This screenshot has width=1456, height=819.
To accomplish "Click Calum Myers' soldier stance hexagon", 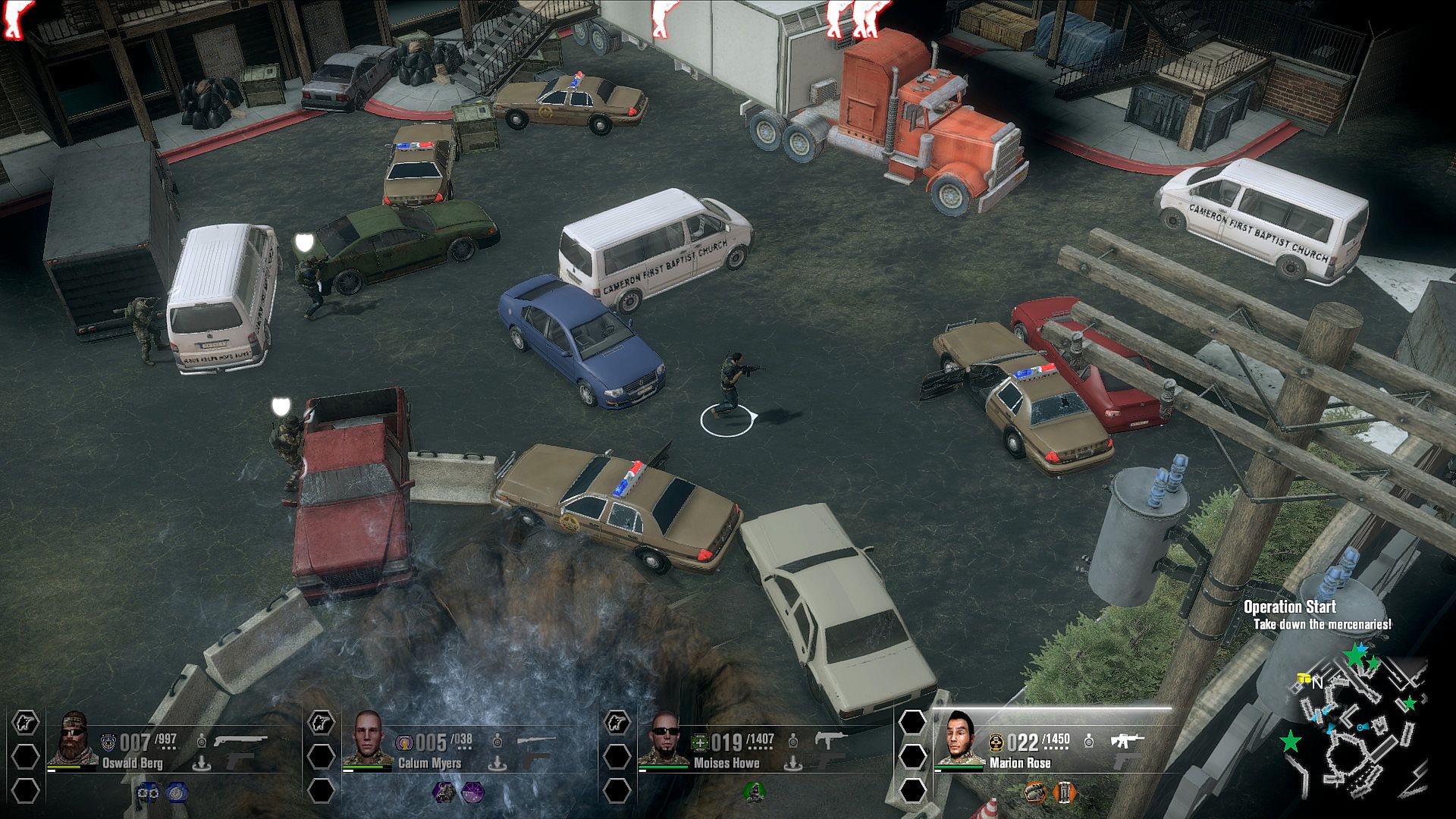I will pyautogui.click(x=321, y=722).
